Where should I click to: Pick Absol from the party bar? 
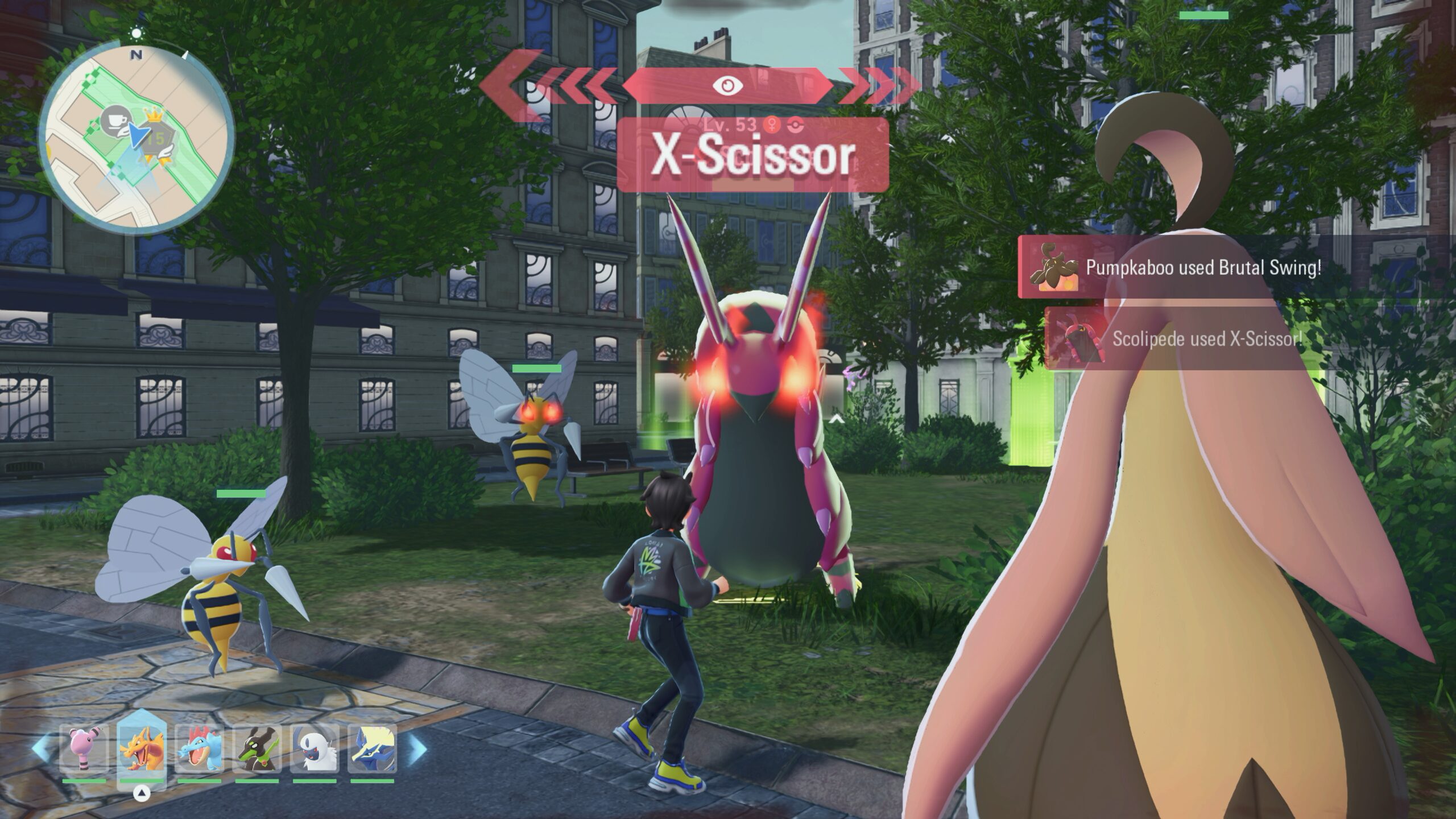(315, 749)
